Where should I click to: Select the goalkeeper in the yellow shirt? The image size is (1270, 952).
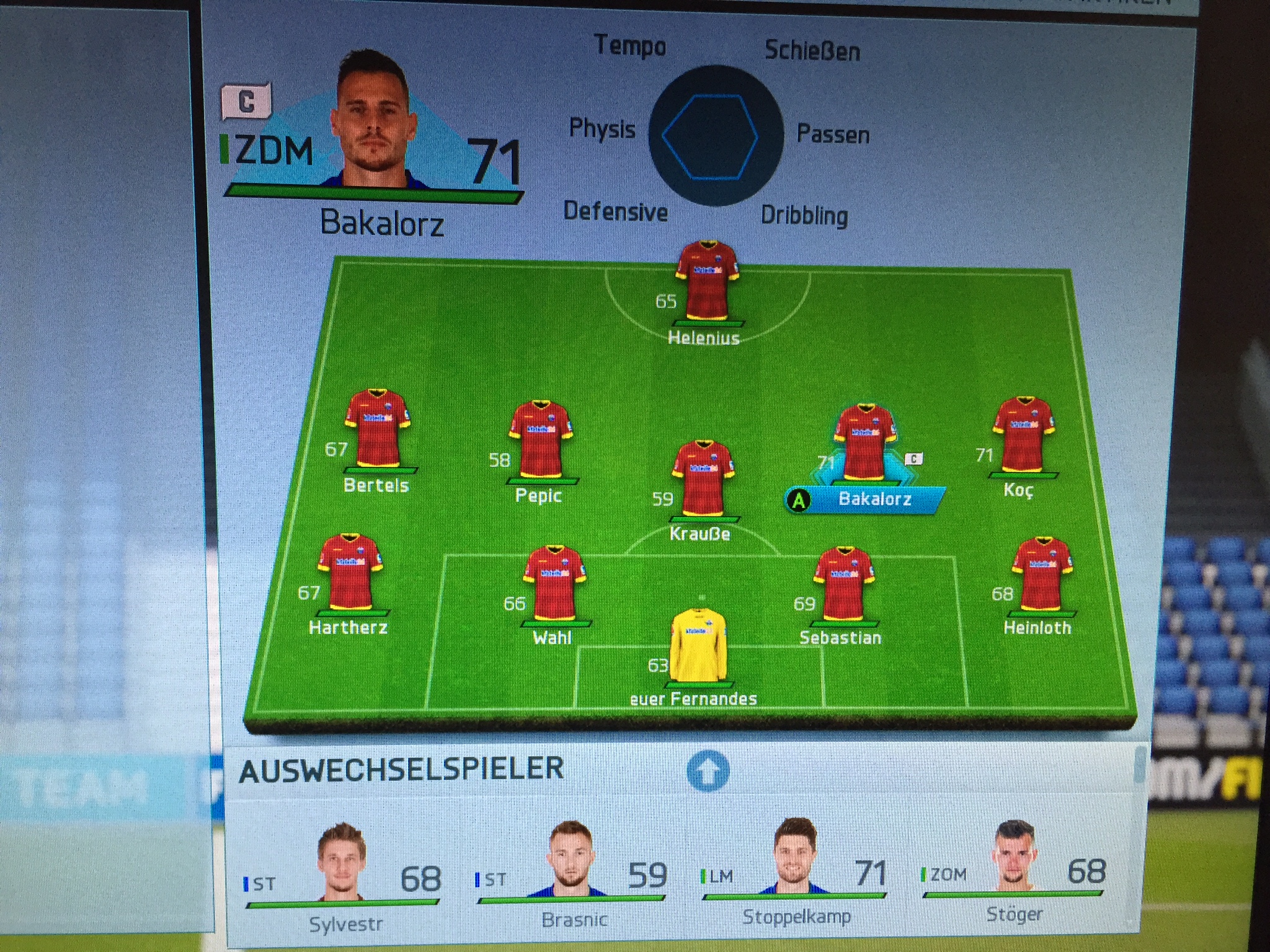pyautogui.click(x=699, y=646)
